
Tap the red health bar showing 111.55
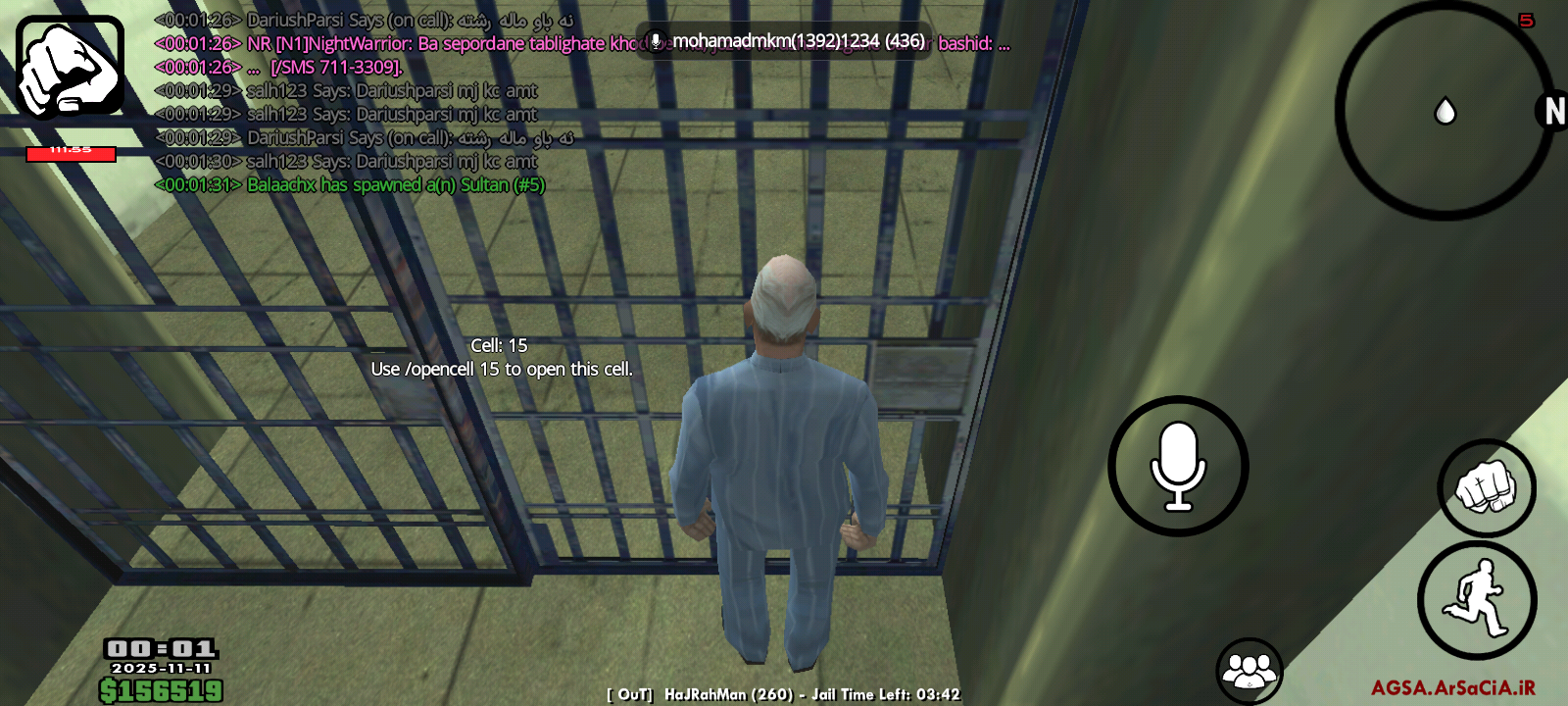click(x=72, y=153)
